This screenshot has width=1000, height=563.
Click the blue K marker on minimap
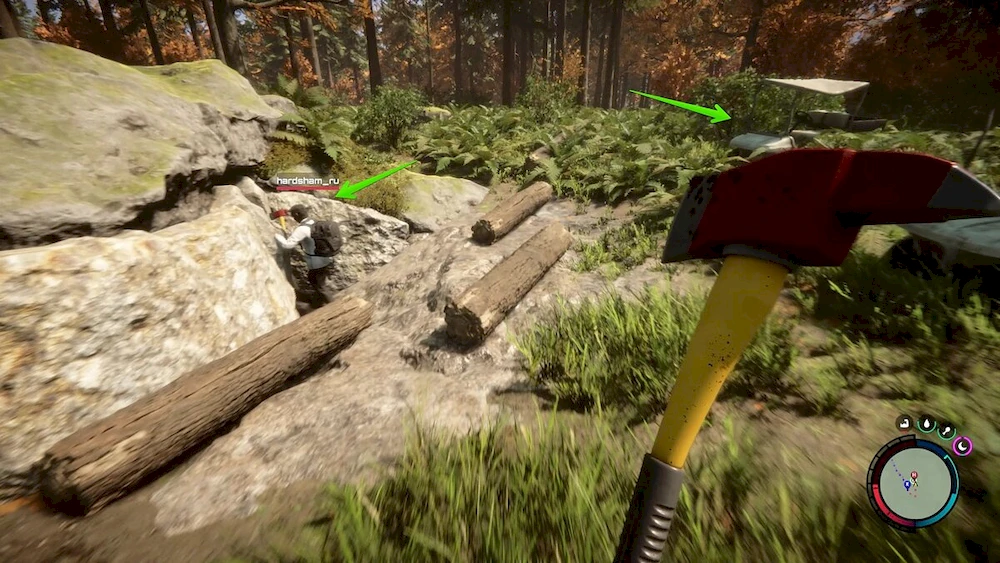click(907, 484)
